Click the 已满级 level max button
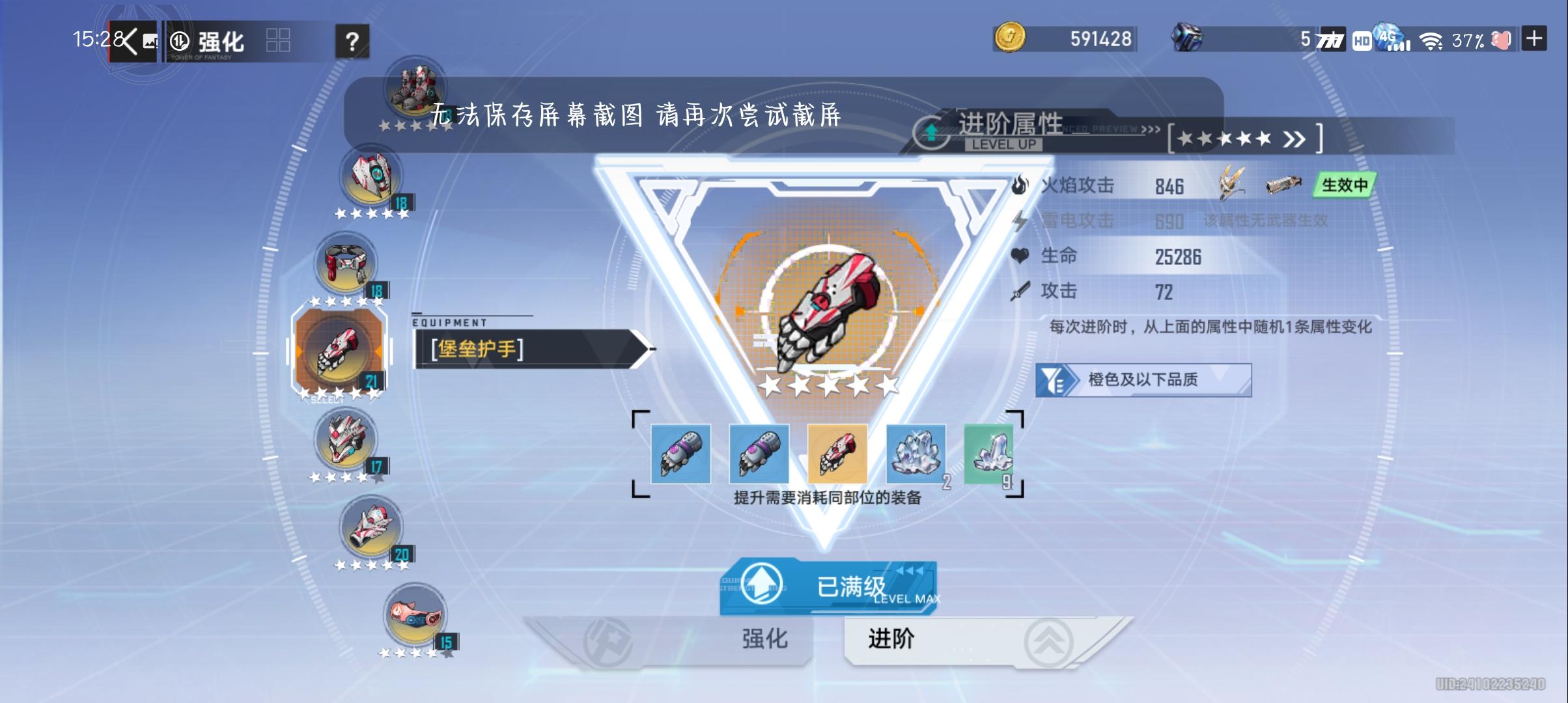 coord(830,585)
